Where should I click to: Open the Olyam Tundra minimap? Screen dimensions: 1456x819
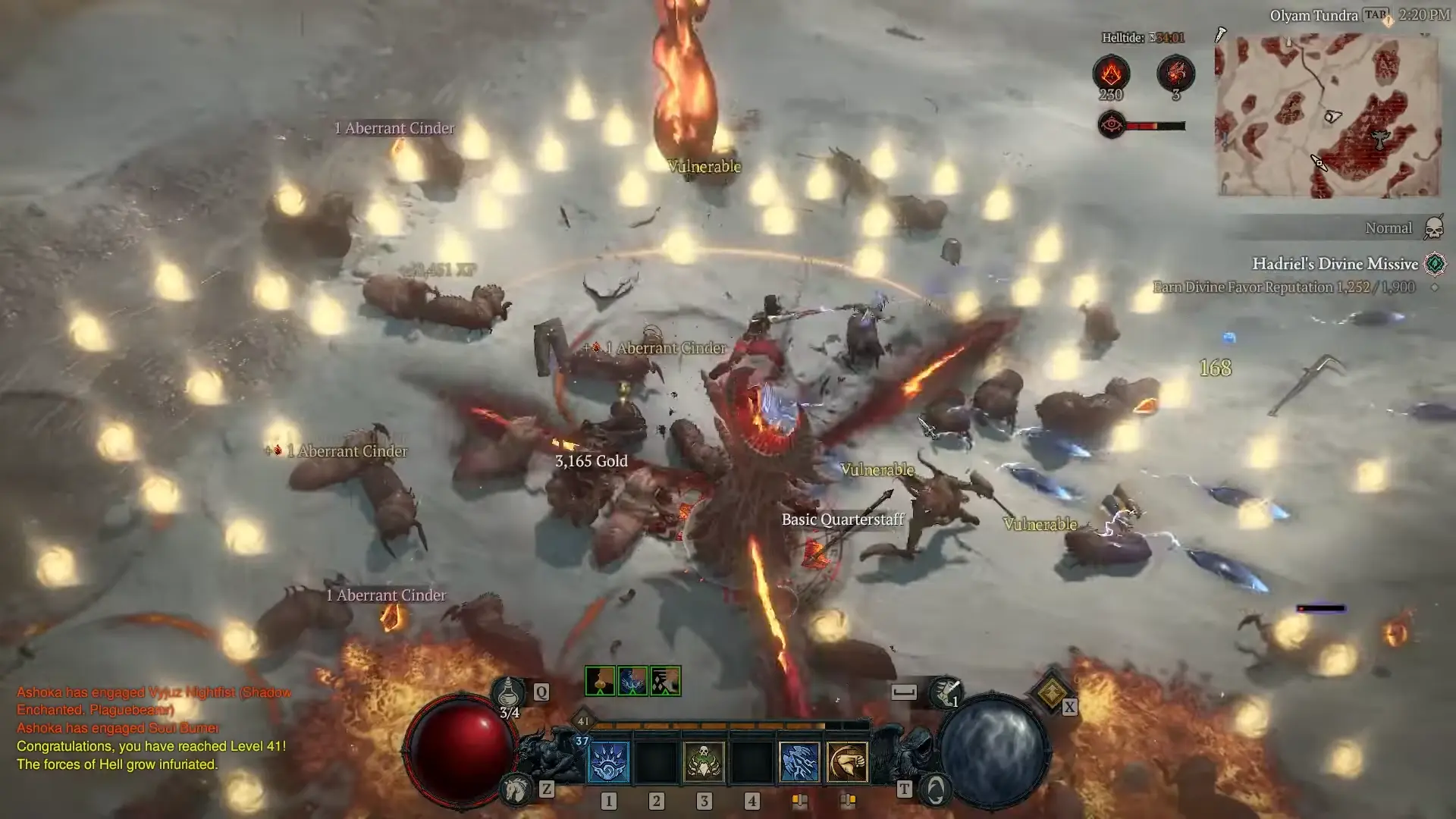[1327, 115]
